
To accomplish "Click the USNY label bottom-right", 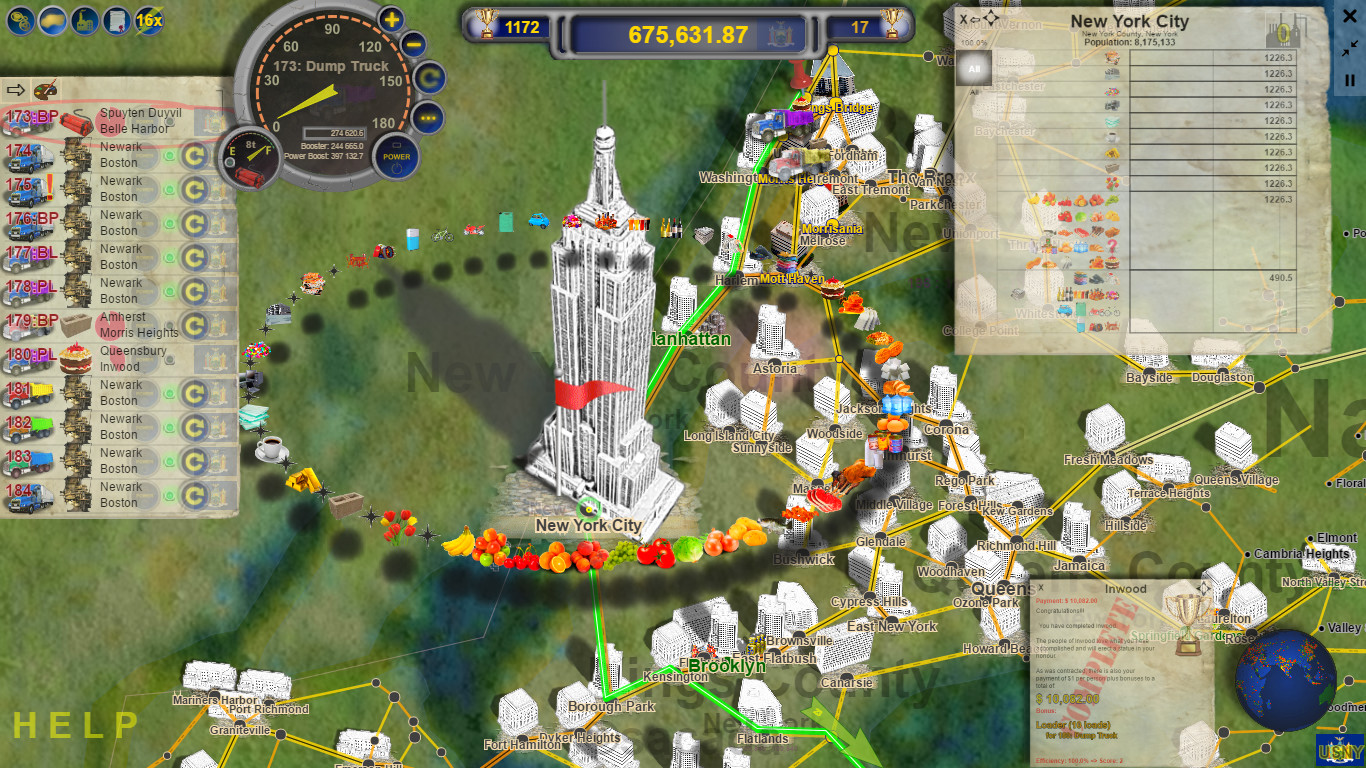I will pyautogui.click(x=1340, y=749).
